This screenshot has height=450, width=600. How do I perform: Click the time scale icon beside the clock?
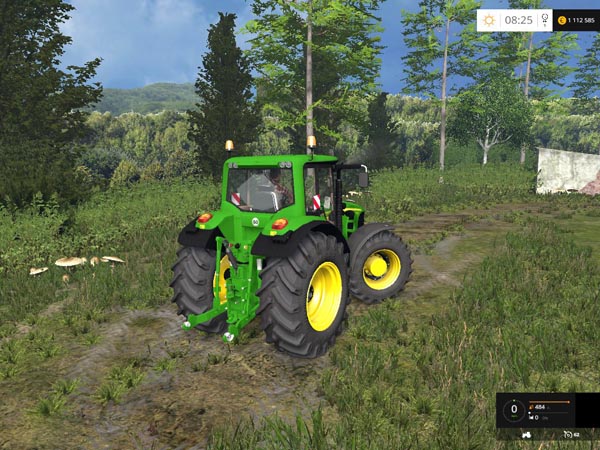(543, 19)
